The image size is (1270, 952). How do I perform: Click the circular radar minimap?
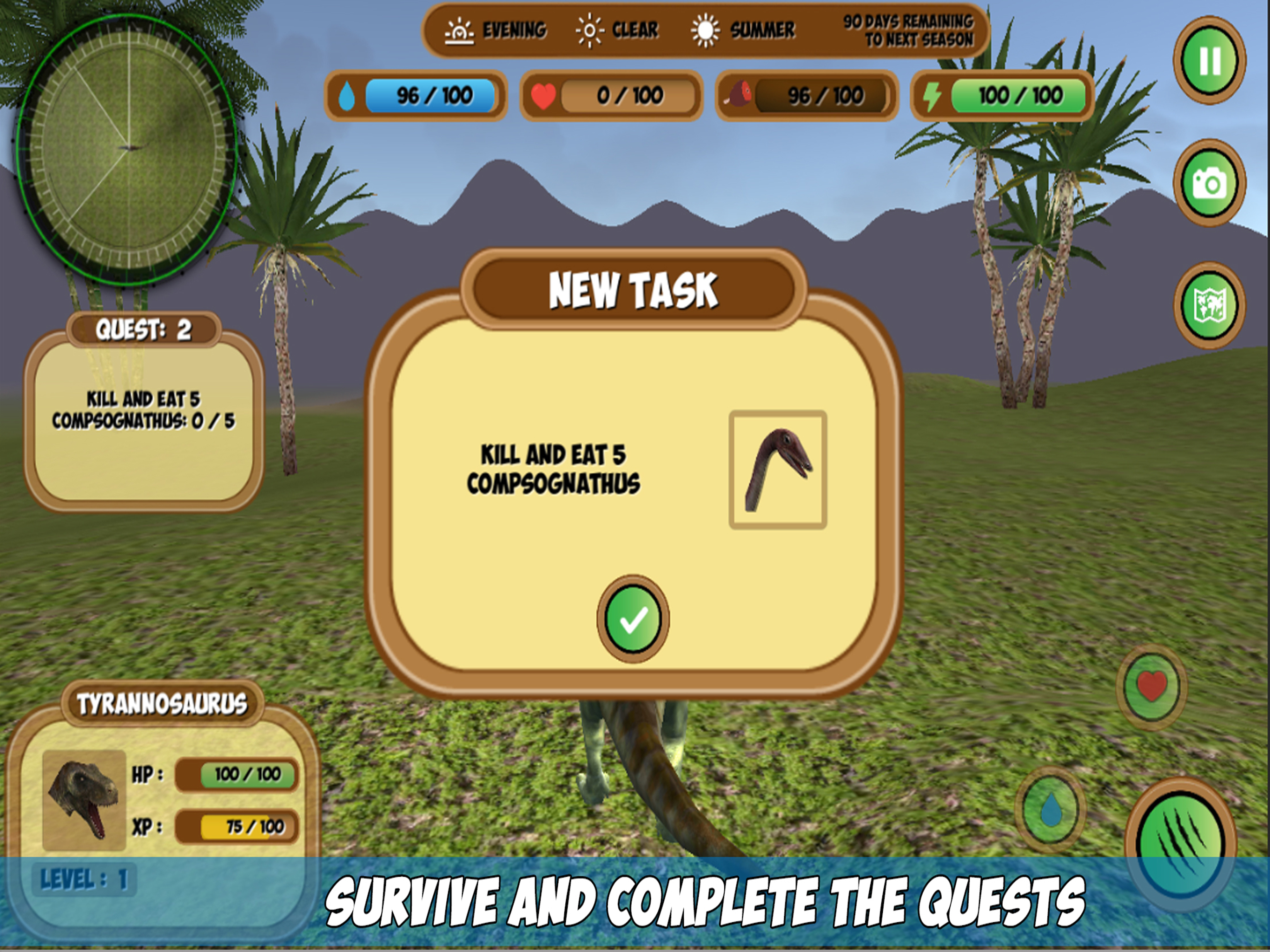[126, 149]
